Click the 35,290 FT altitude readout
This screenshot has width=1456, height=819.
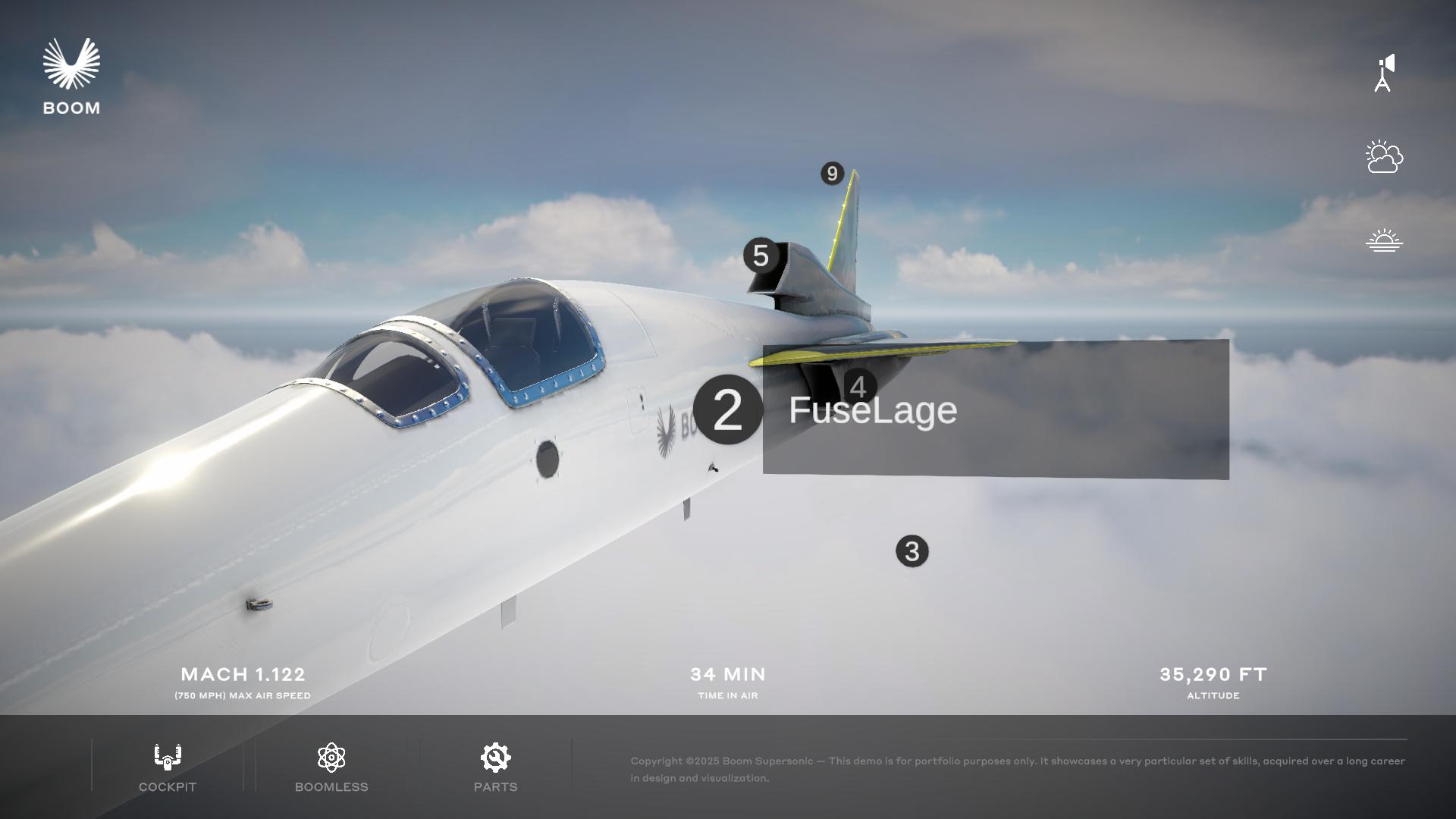(x=1213, y=674)
